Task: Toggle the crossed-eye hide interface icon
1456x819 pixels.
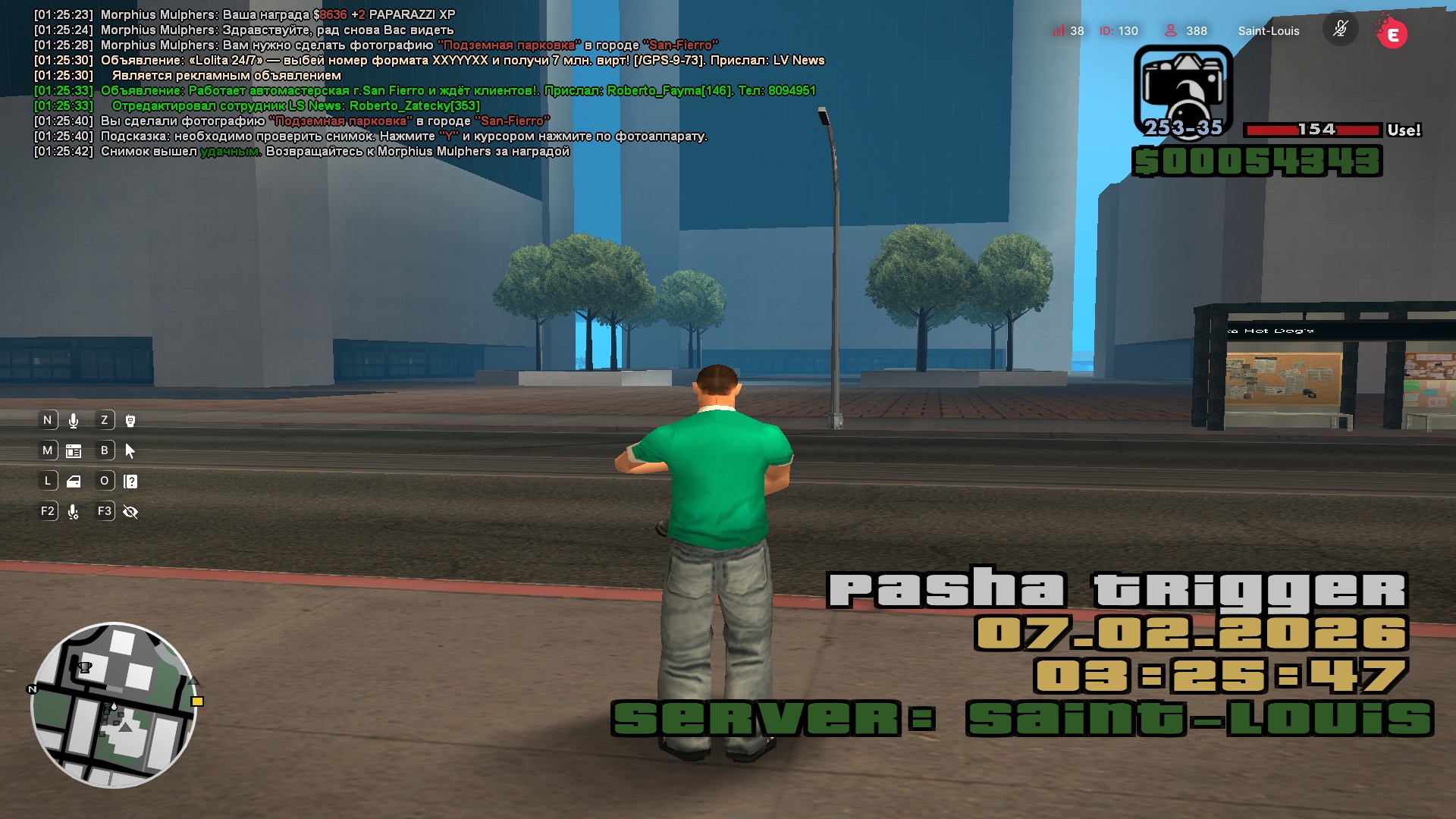Action: point(130,512)
